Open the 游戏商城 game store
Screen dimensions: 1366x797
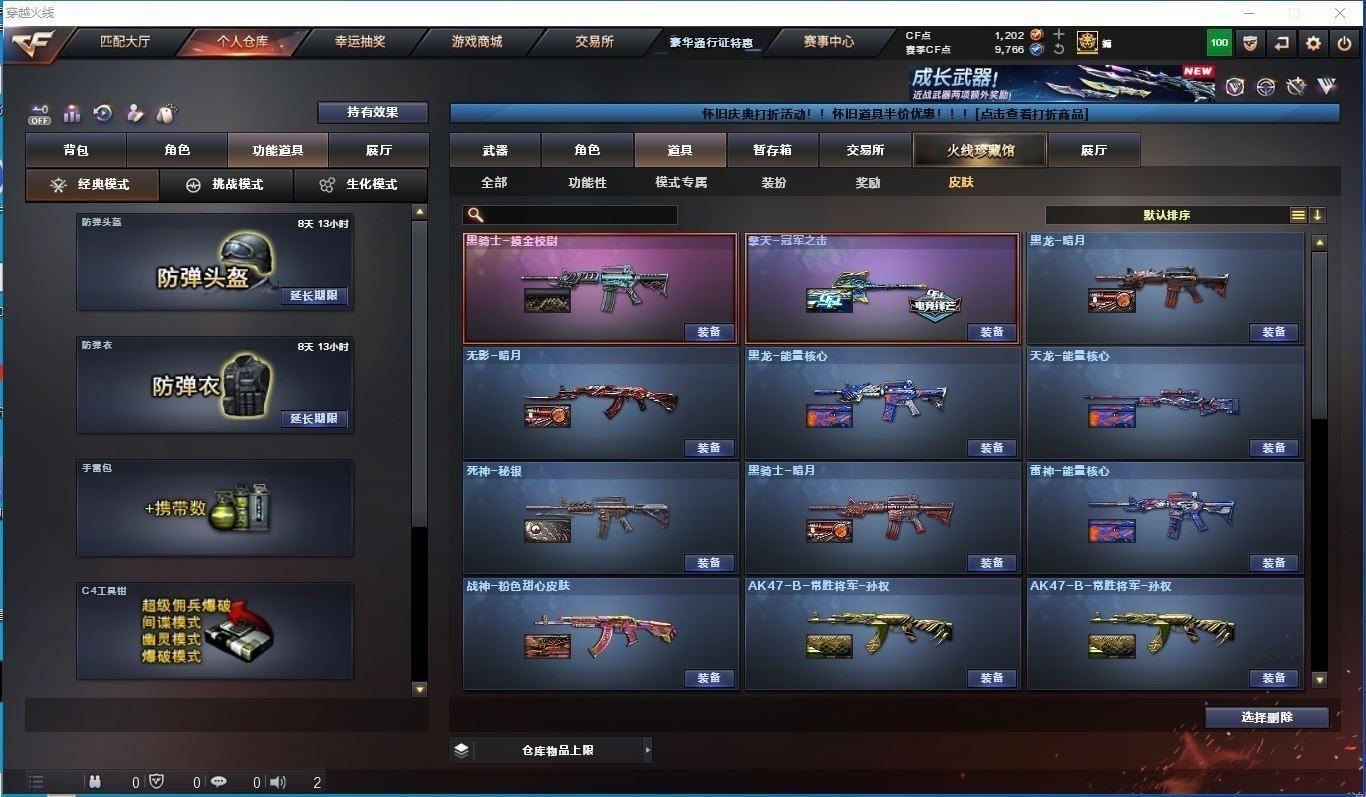coord(477,42)
